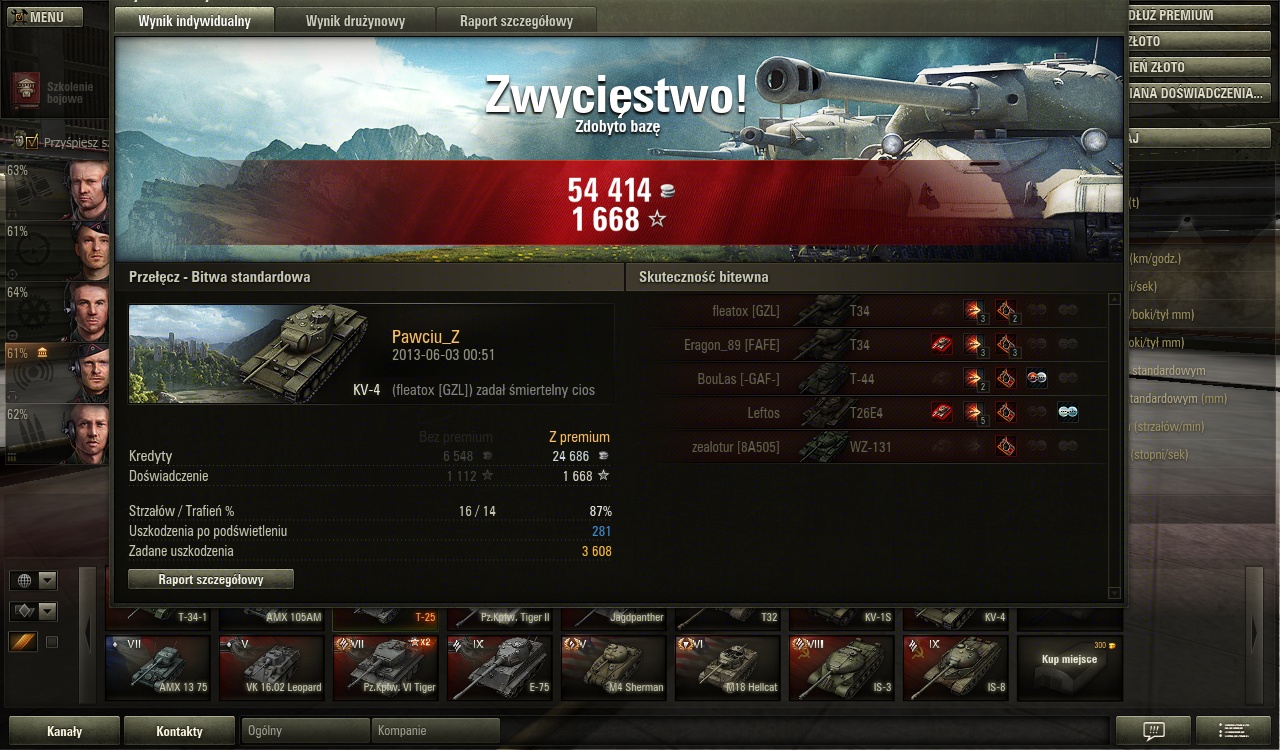Open the Kanały chat channels
This screenshot has height=750, width=1280.
click(64, 731)
